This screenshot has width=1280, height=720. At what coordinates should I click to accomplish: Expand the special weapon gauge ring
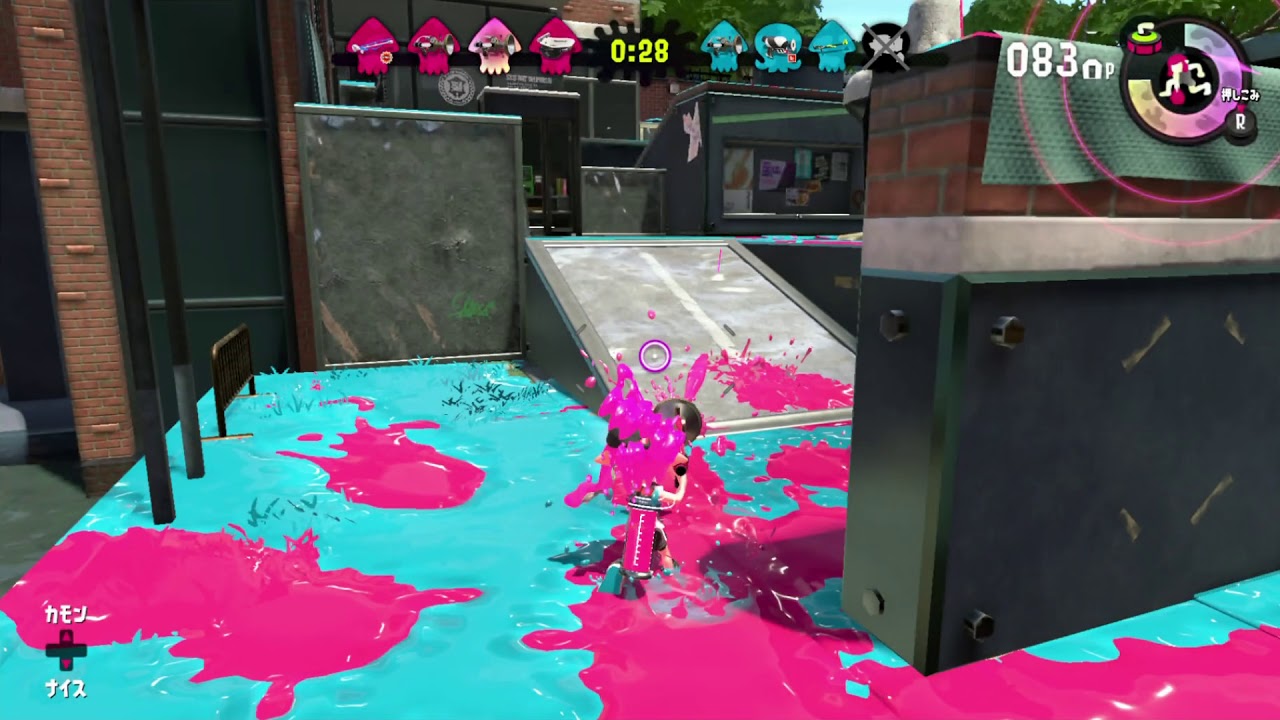pos(1143,98)
